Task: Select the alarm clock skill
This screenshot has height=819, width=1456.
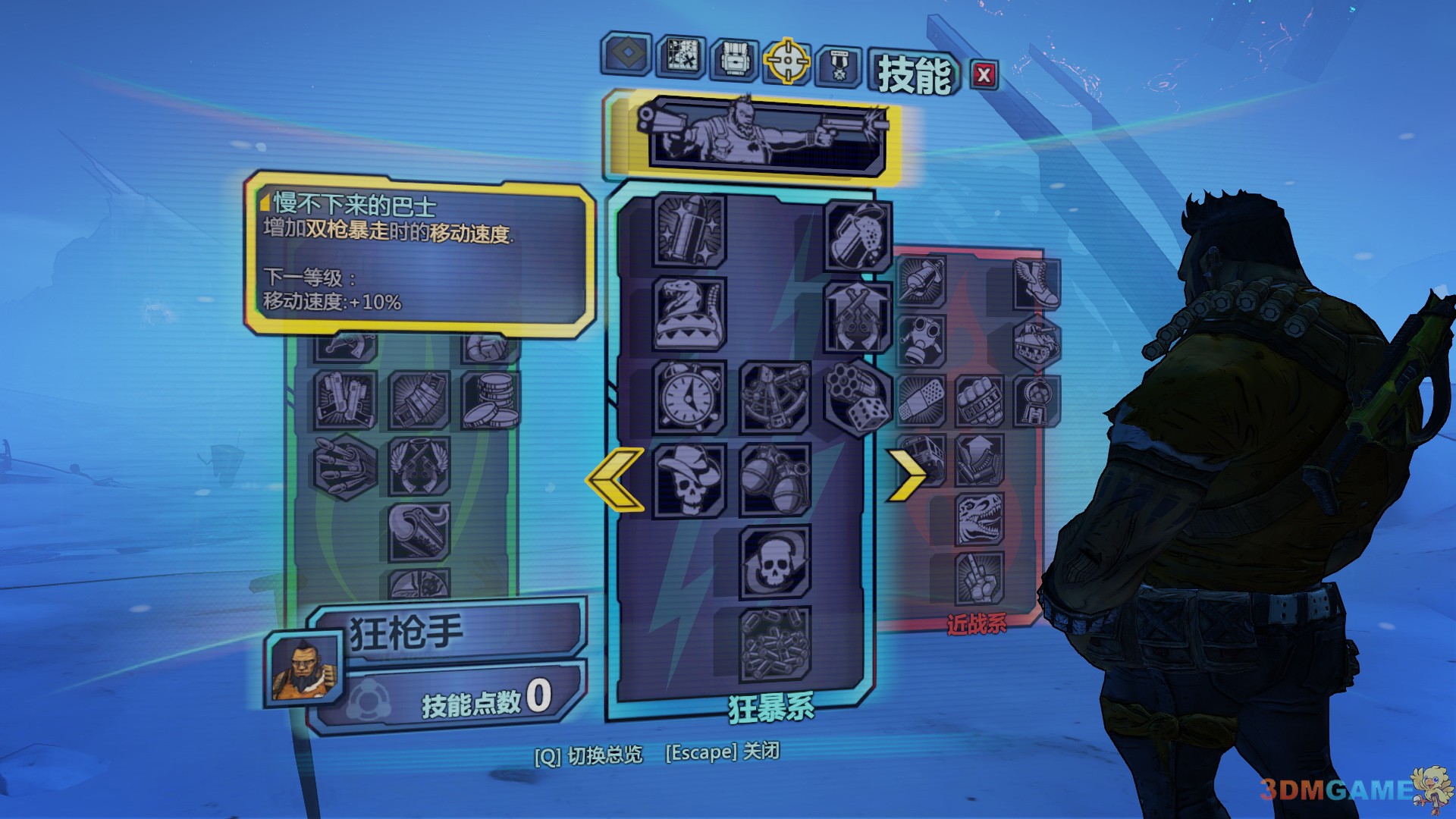Action: pyautogui.click(x=689, y=396)
